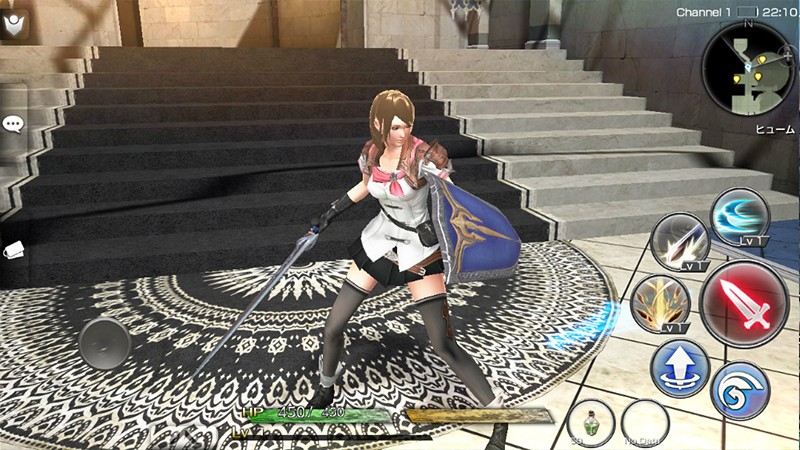Trigger the golden burst skill
800x450 pixels.
(x=662, y=304)
